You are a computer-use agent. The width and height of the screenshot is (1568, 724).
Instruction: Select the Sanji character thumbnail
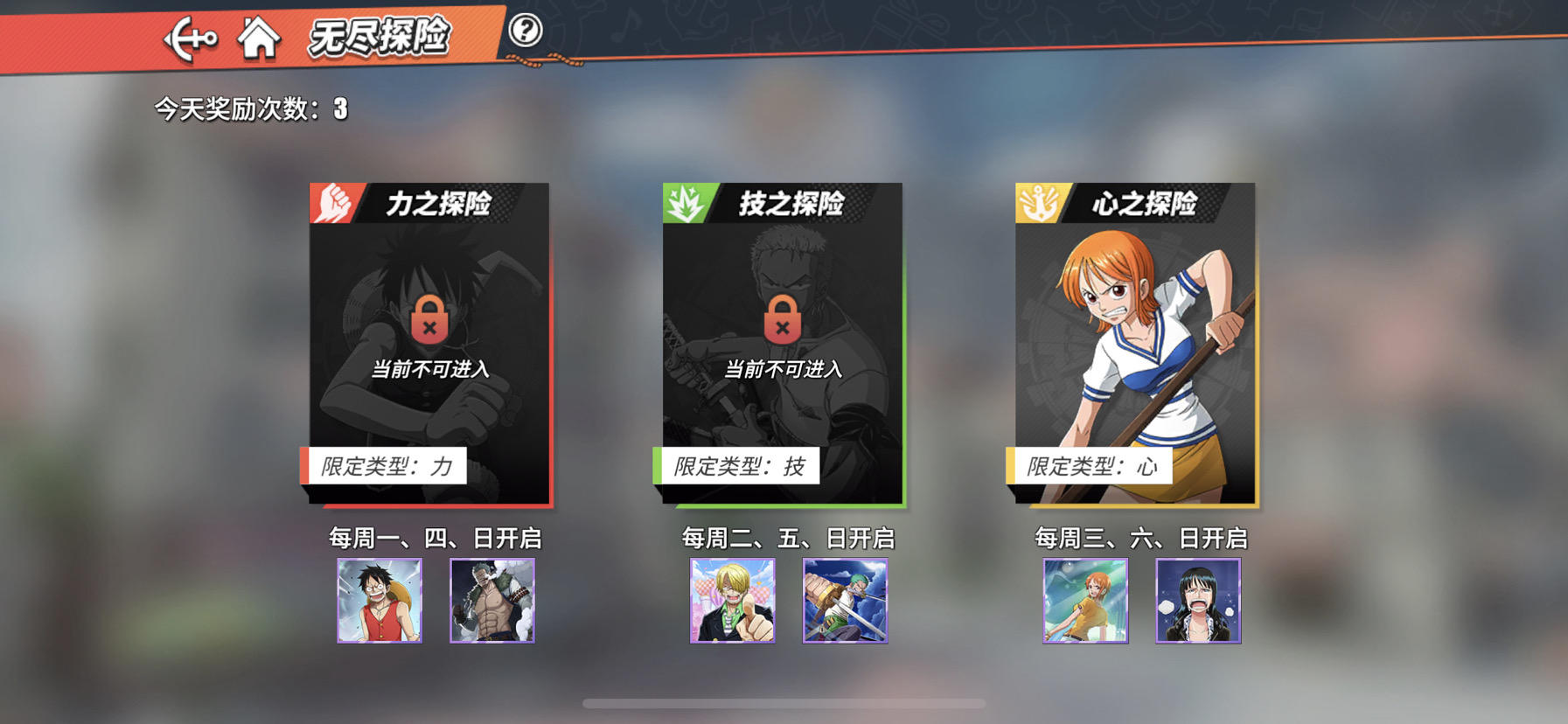[735, 602]
